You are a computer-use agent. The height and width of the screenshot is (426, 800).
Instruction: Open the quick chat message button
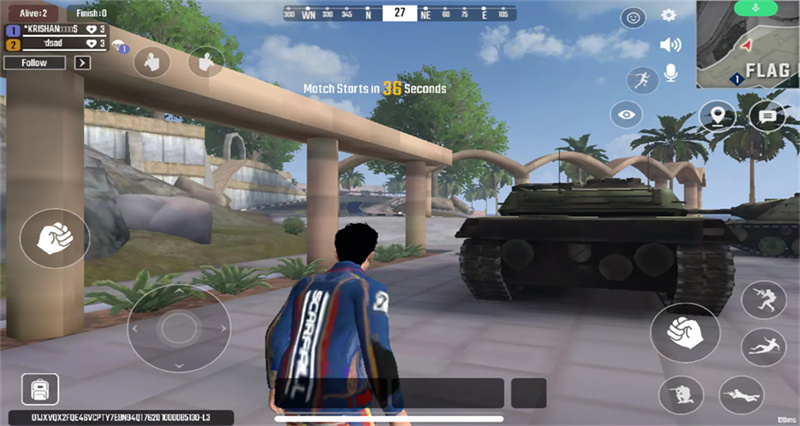click(x=767, y=116)
